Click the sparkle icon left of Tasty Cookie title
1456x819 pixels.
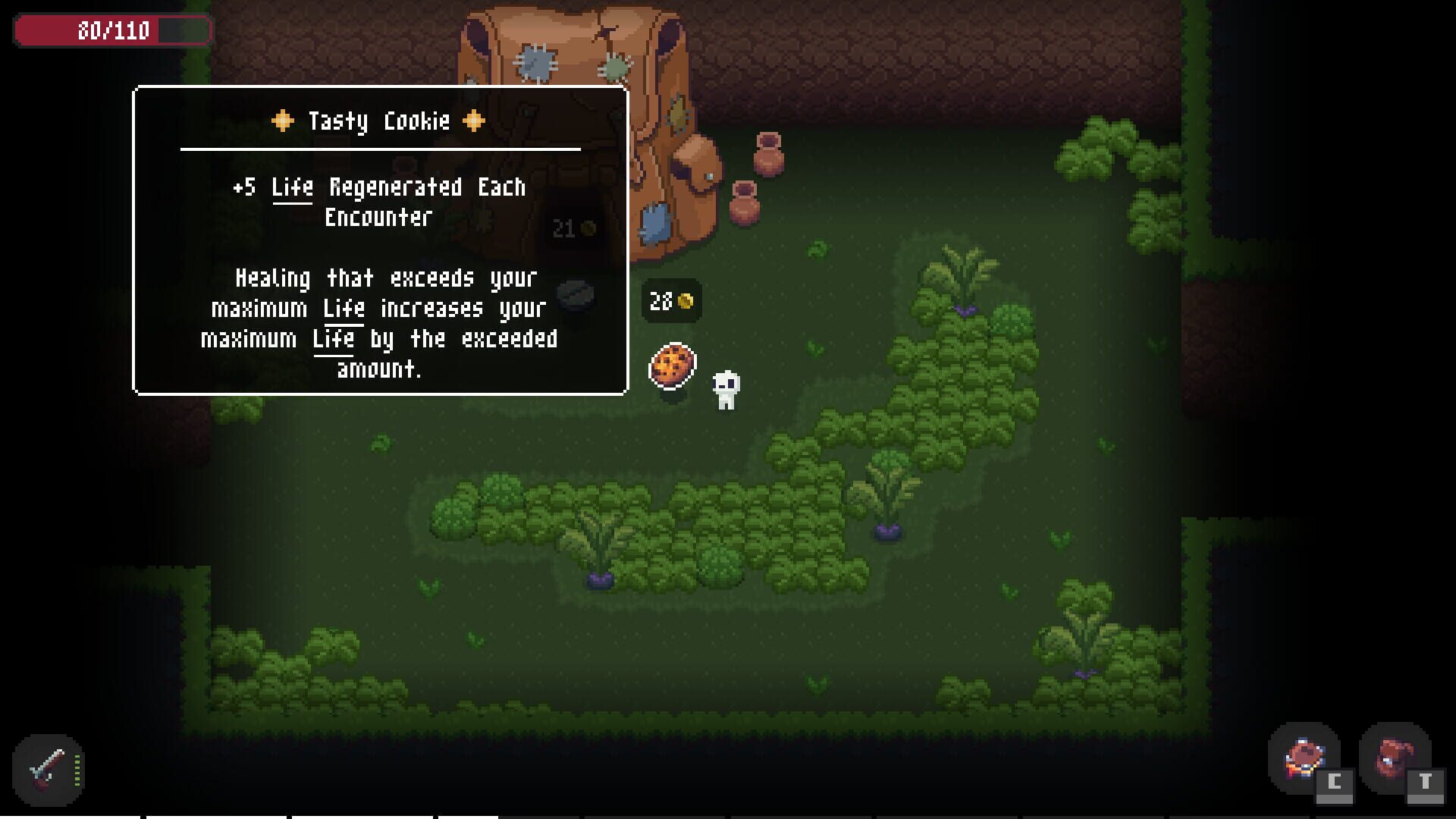pyautogui.click(x=281, y=120)
